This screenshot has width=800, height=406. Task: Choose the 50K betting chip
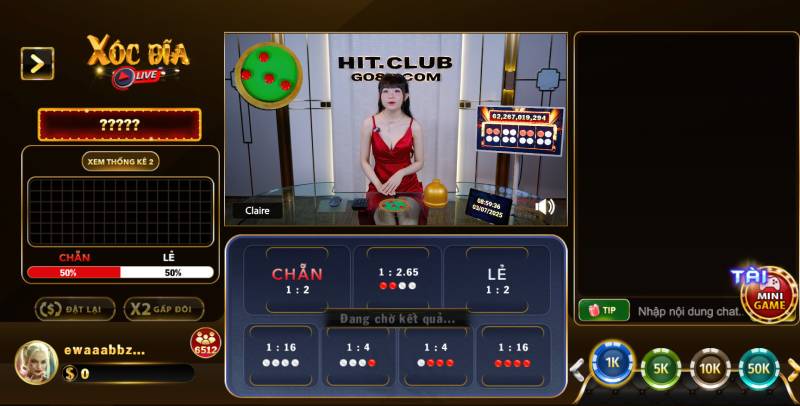point(759,368)
